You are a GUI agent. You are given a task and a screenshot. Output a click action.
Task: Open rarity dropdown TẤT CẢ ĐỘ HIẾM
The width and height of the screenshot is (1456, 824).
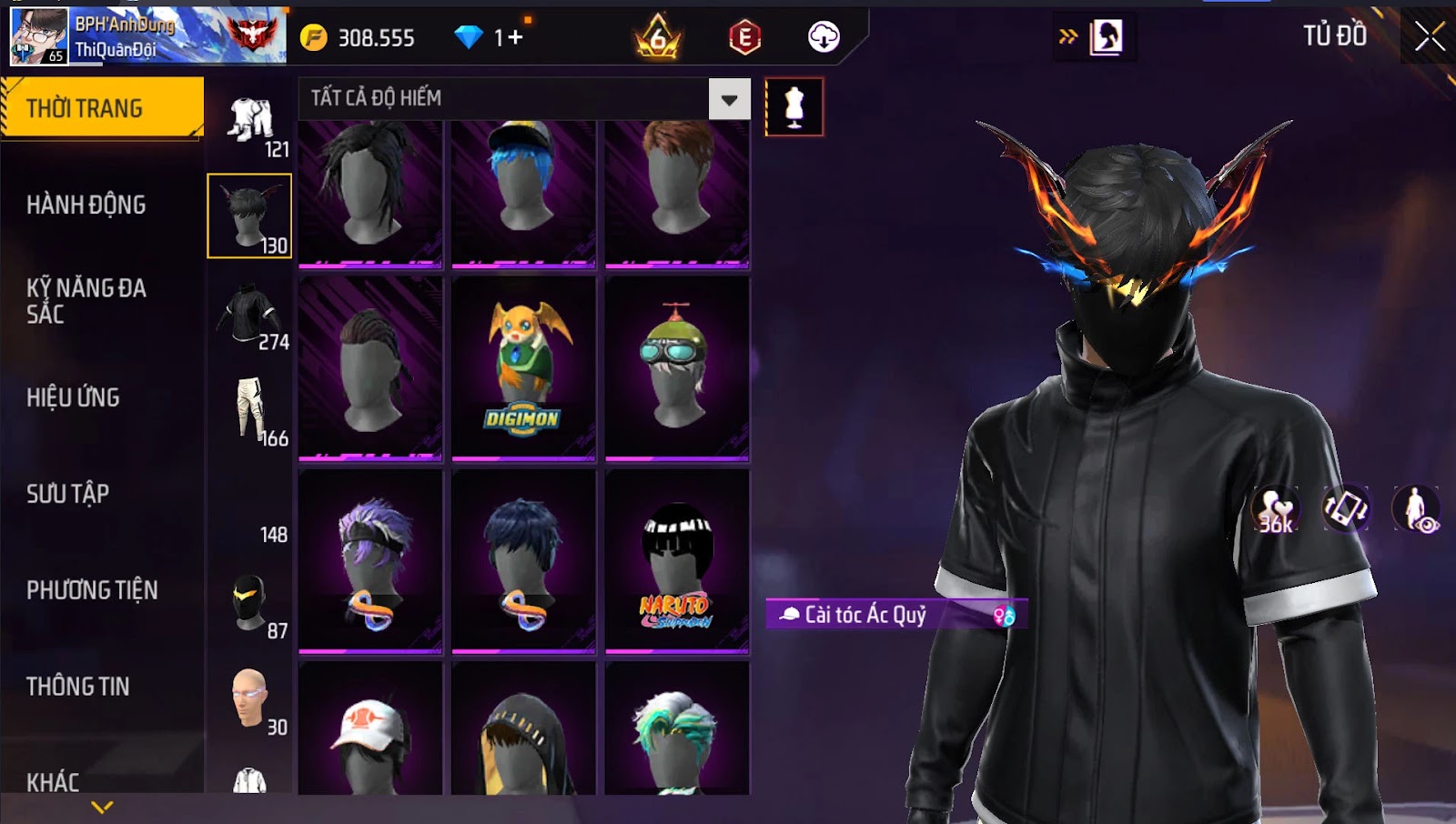(729, 99)
